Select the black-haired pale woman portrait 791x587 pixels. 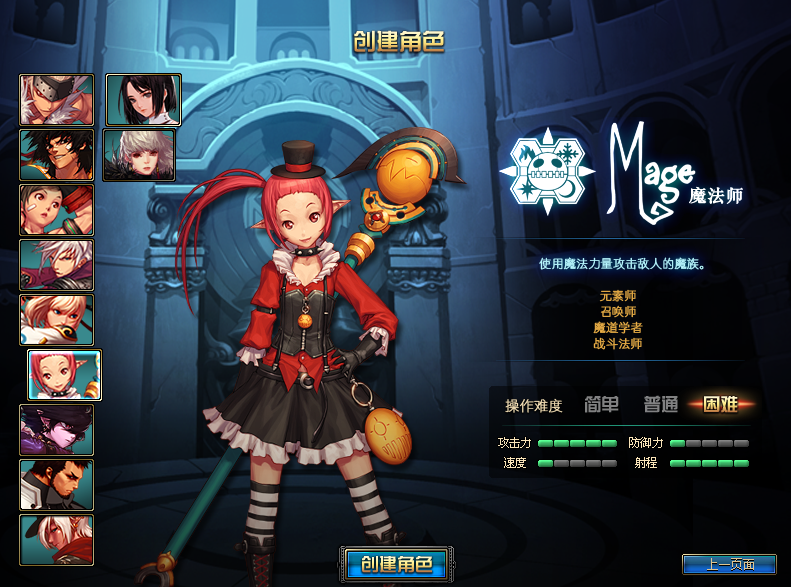pyautogui.click(x=143, y=99)
